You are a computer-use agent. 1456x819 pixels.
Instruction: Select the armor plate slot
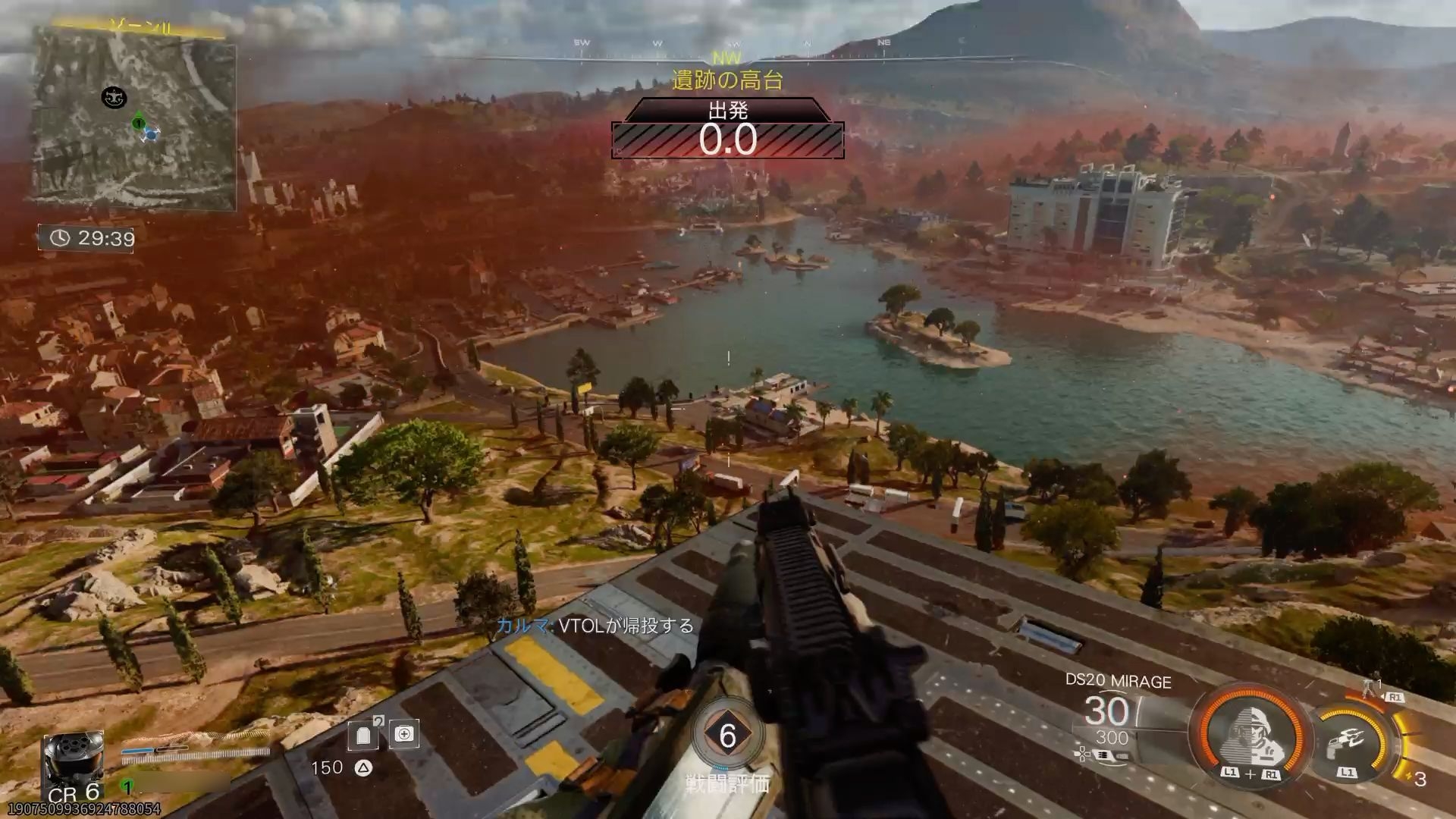point(362,735)
